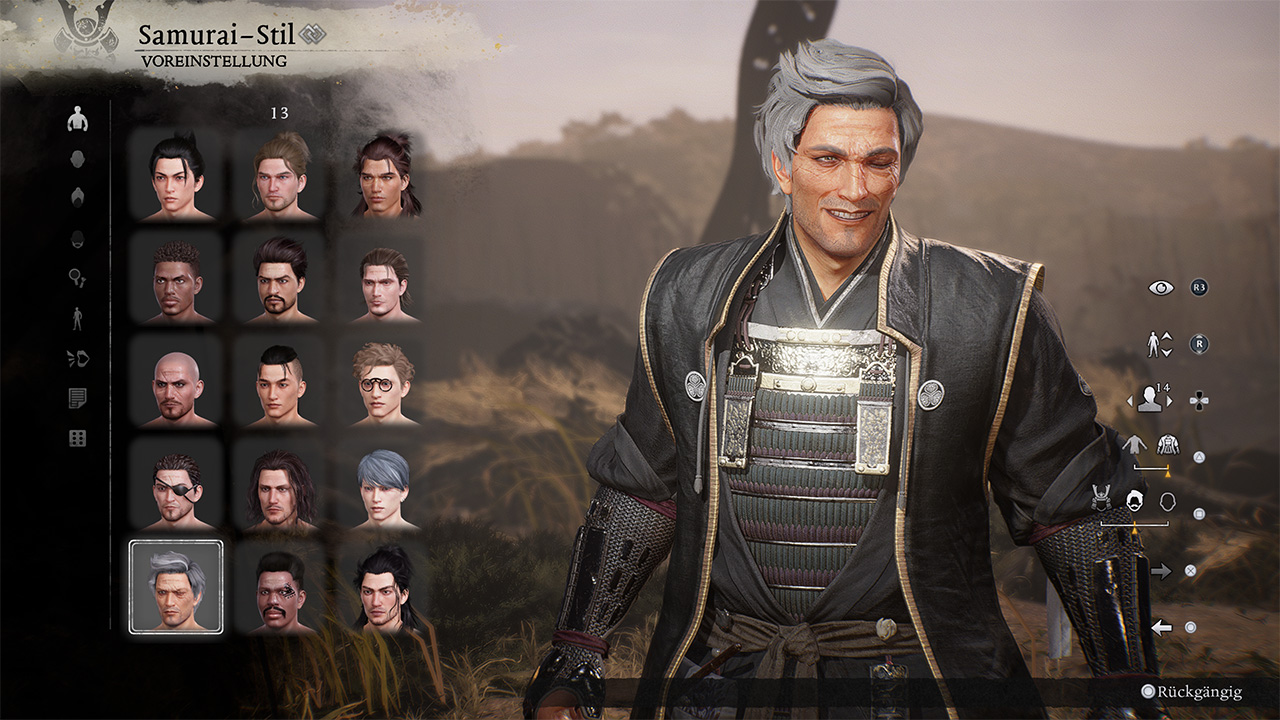The image size is (1280, 720).
Task: Choose the bald bearded preset
Action: pyautogui.click(x=176, y=381)
